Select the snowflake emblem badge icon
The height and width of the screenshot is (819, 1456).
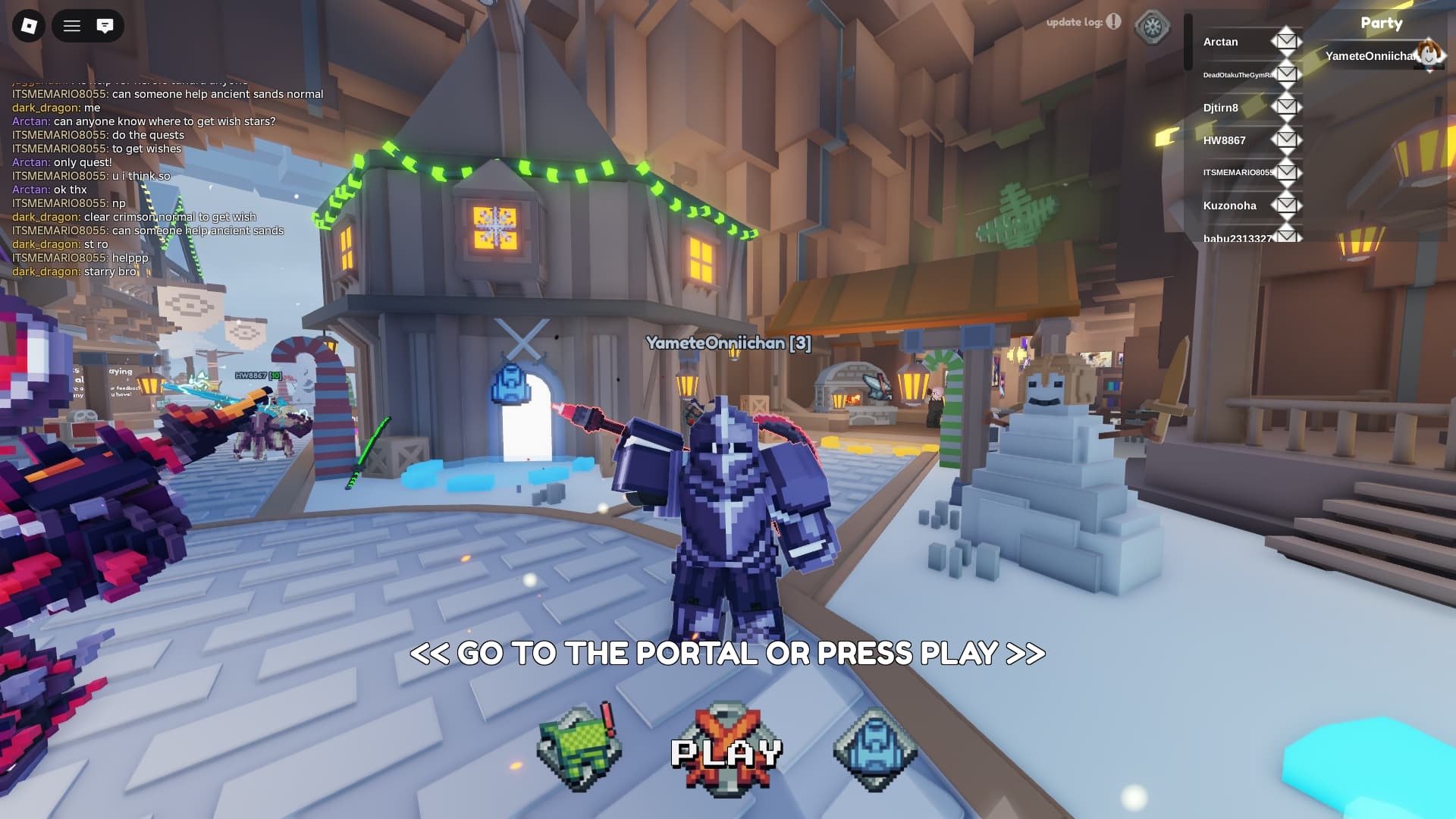coord(1151,25)
